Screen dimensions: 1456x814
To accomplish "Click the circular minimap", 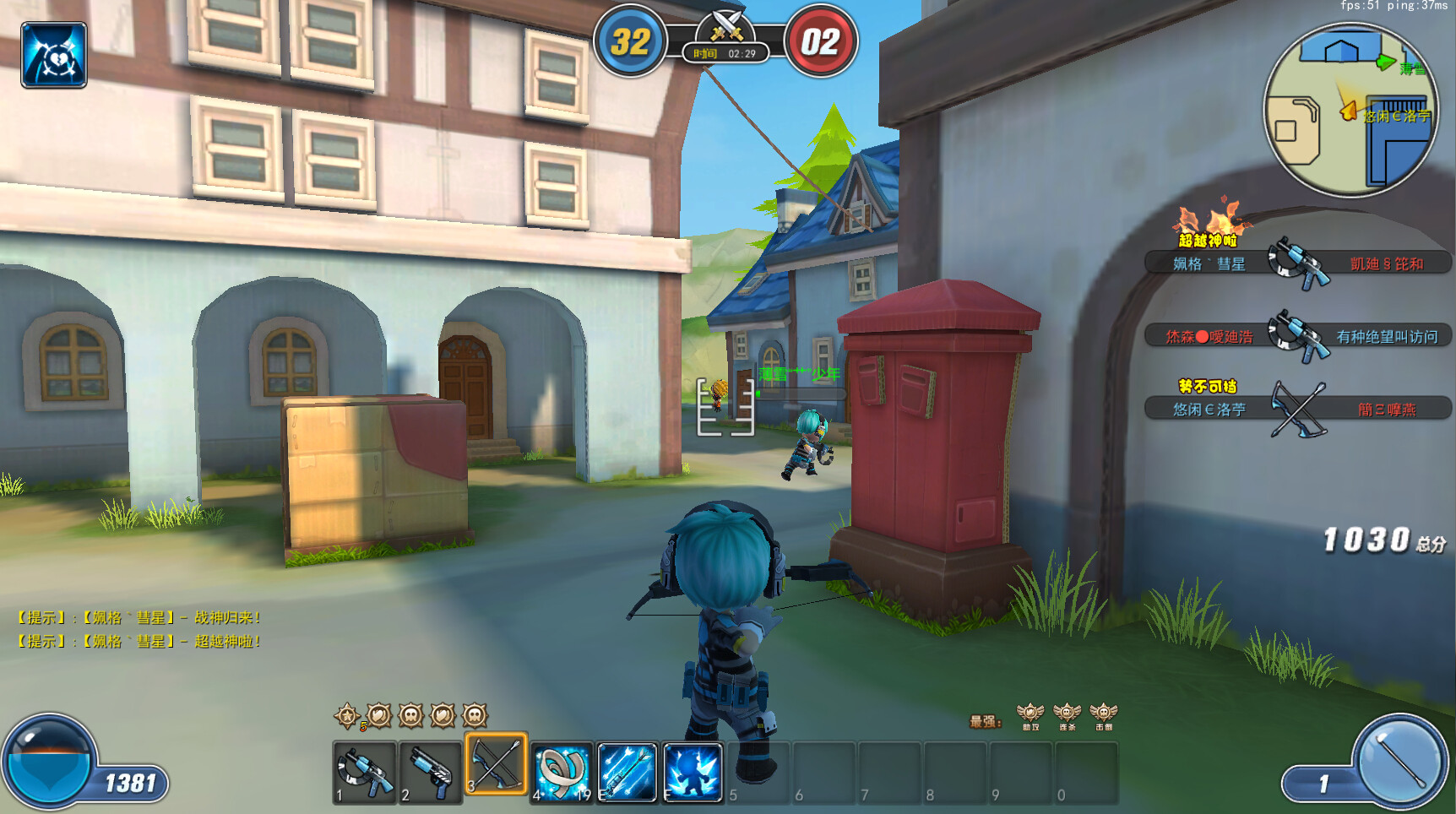I will [1350, 110].
